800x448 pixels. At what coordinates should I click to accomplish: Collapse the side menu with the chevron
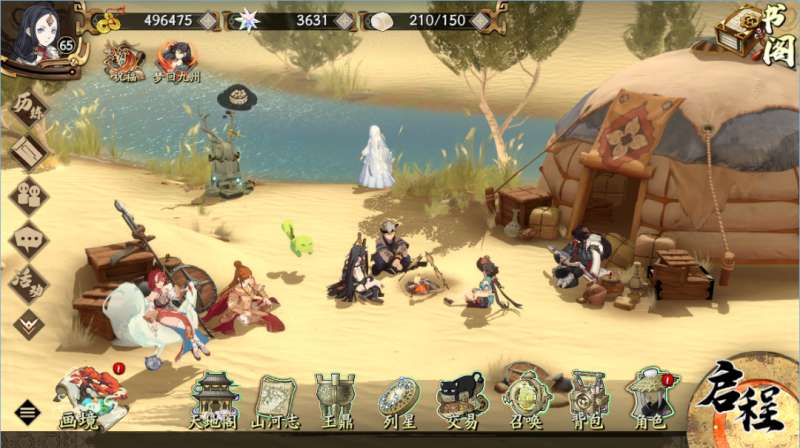(28, 322)
